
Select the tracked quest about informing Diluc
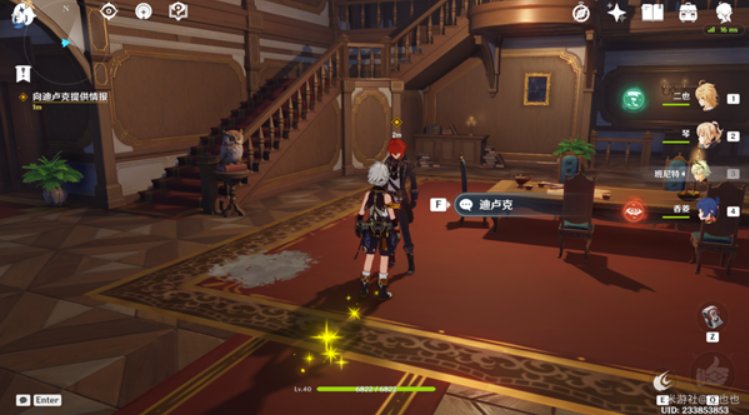(x=62, y=97)
